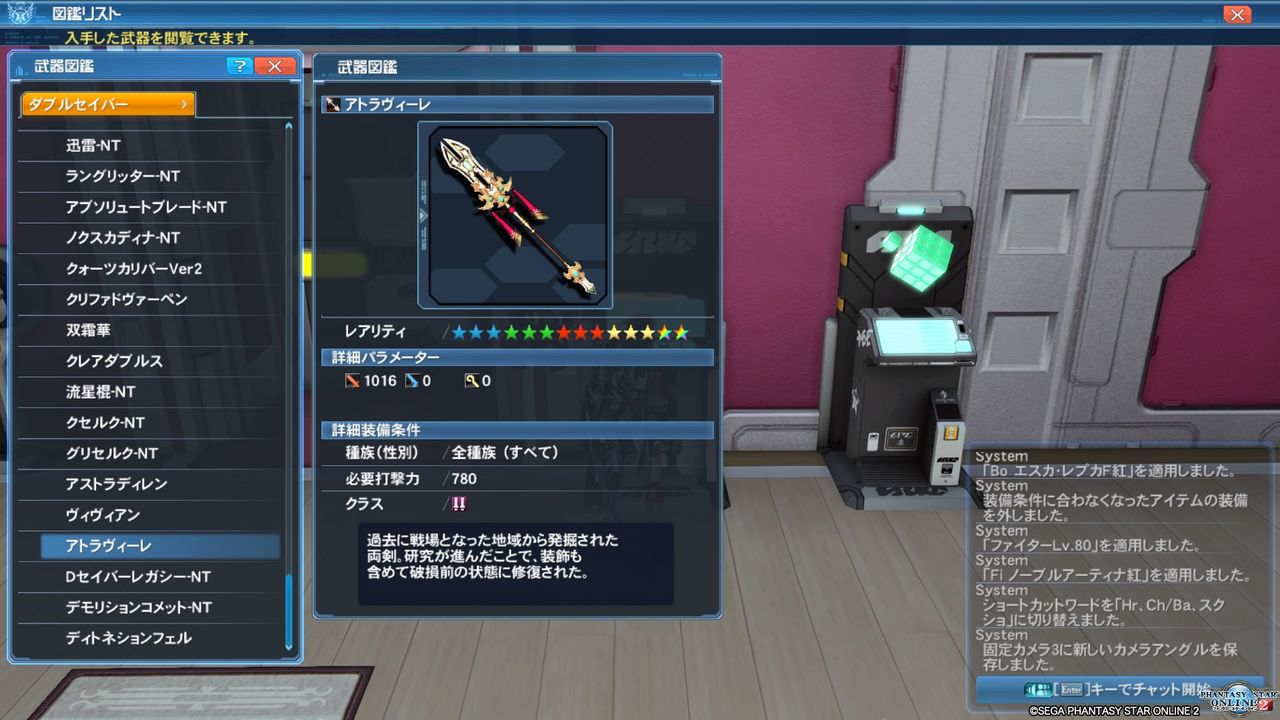Click the weapon type icon beside アトラヴィーレ
The height and width of the screenshot is (720, 1280).
tap(332, 102)
